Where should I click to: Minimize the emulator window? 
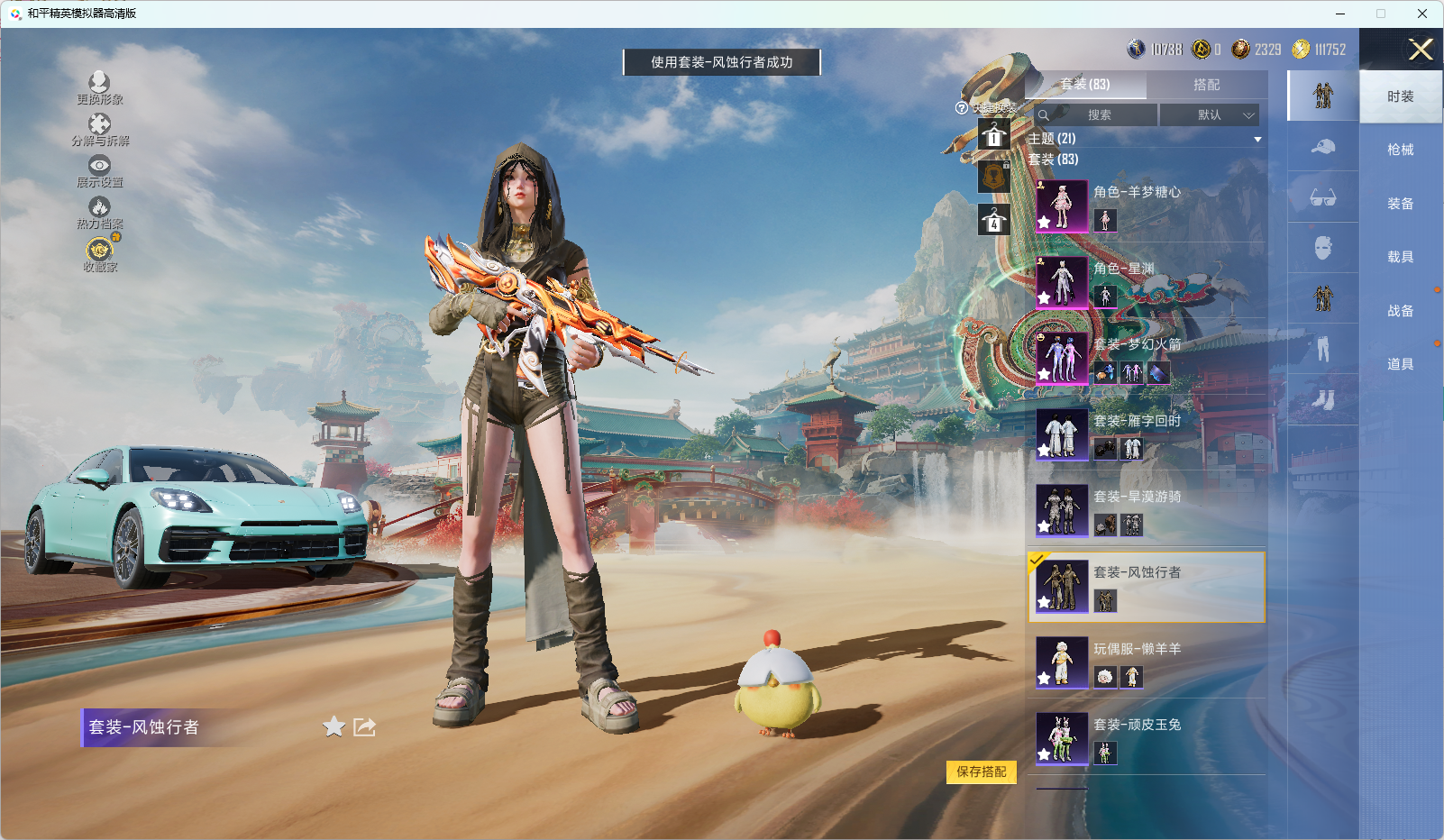tap(1340, 14)
